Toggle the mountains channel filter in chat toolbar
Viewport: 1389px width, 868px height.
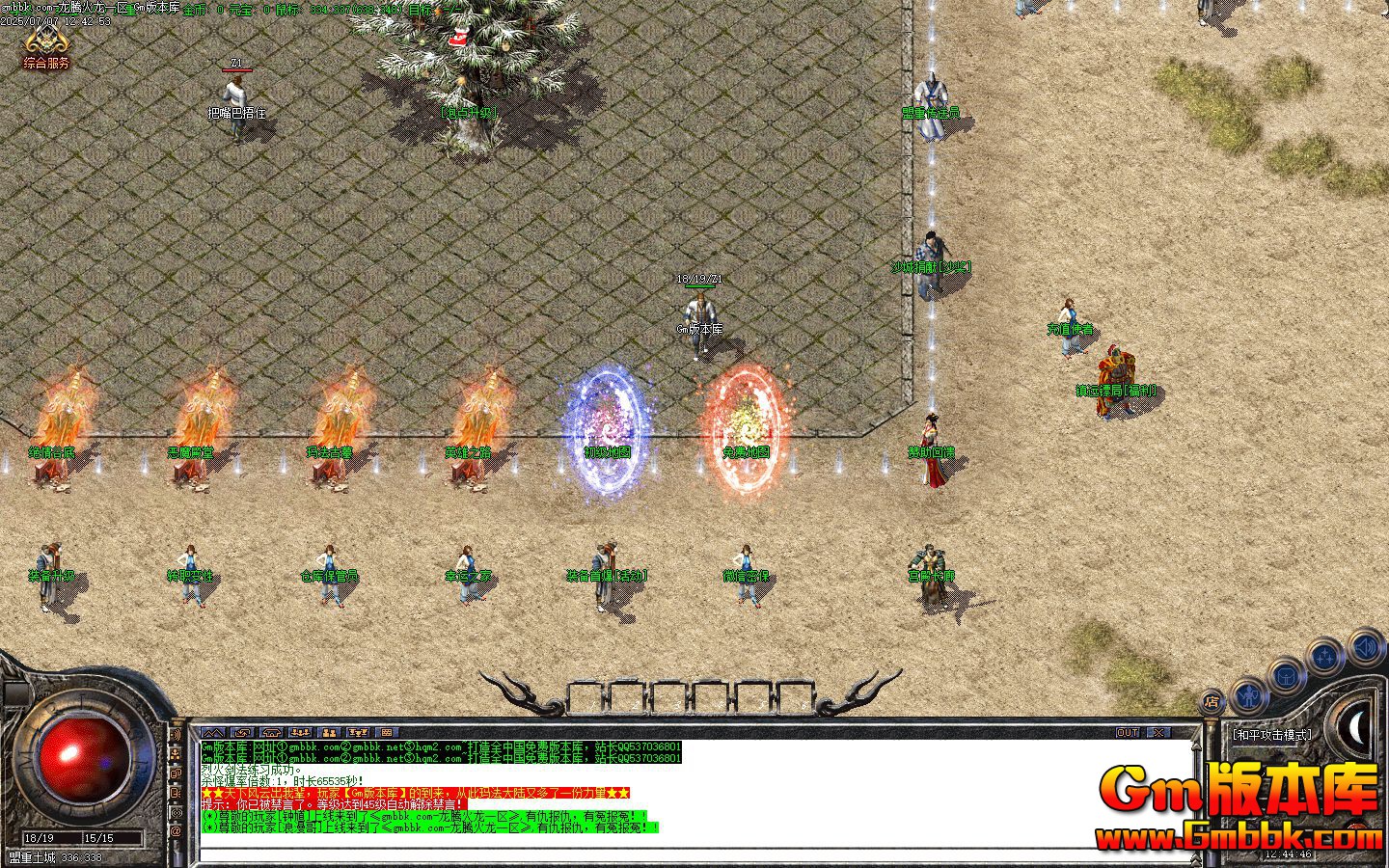pos(214,731)
